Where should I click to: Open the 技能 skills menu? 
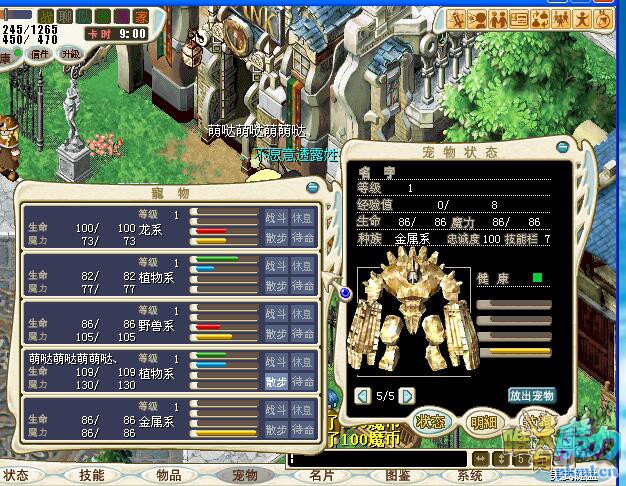click(x=92, y=476)
